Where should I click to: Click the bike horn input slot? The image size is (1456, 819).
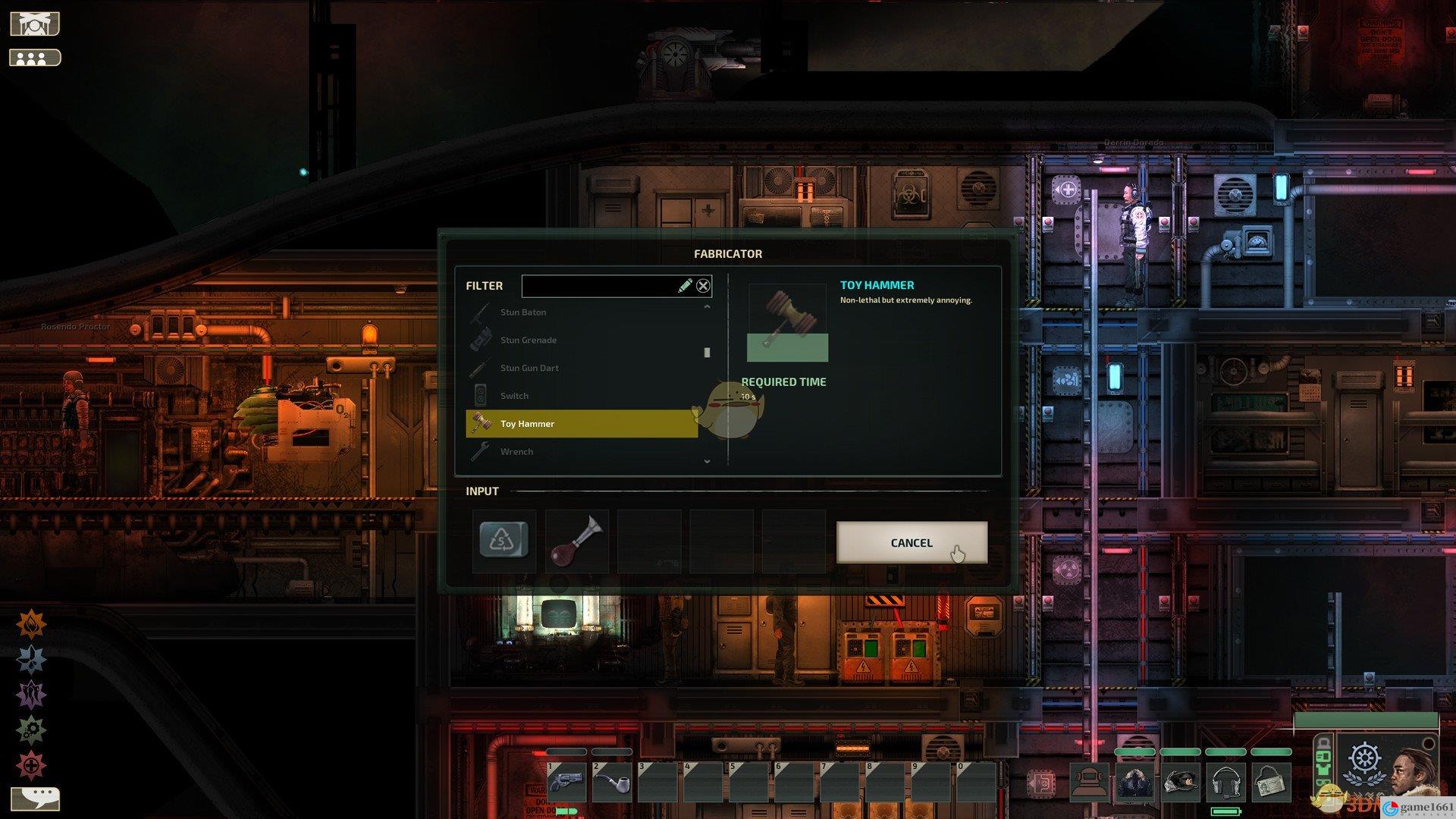(x=577, y=541)
